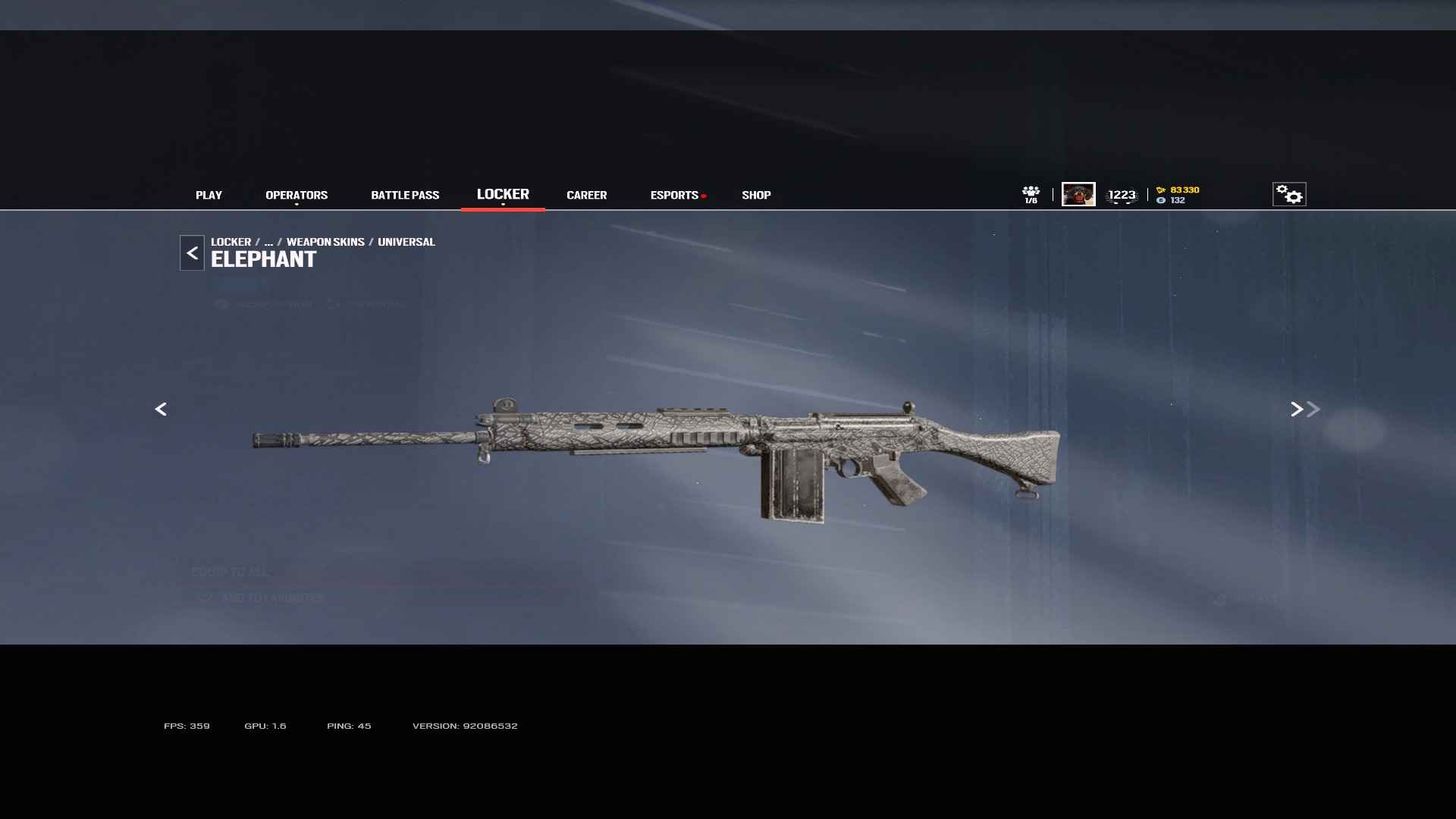Open settings with the gear icon
1456x819 pixels.
tap(1289, 194)
